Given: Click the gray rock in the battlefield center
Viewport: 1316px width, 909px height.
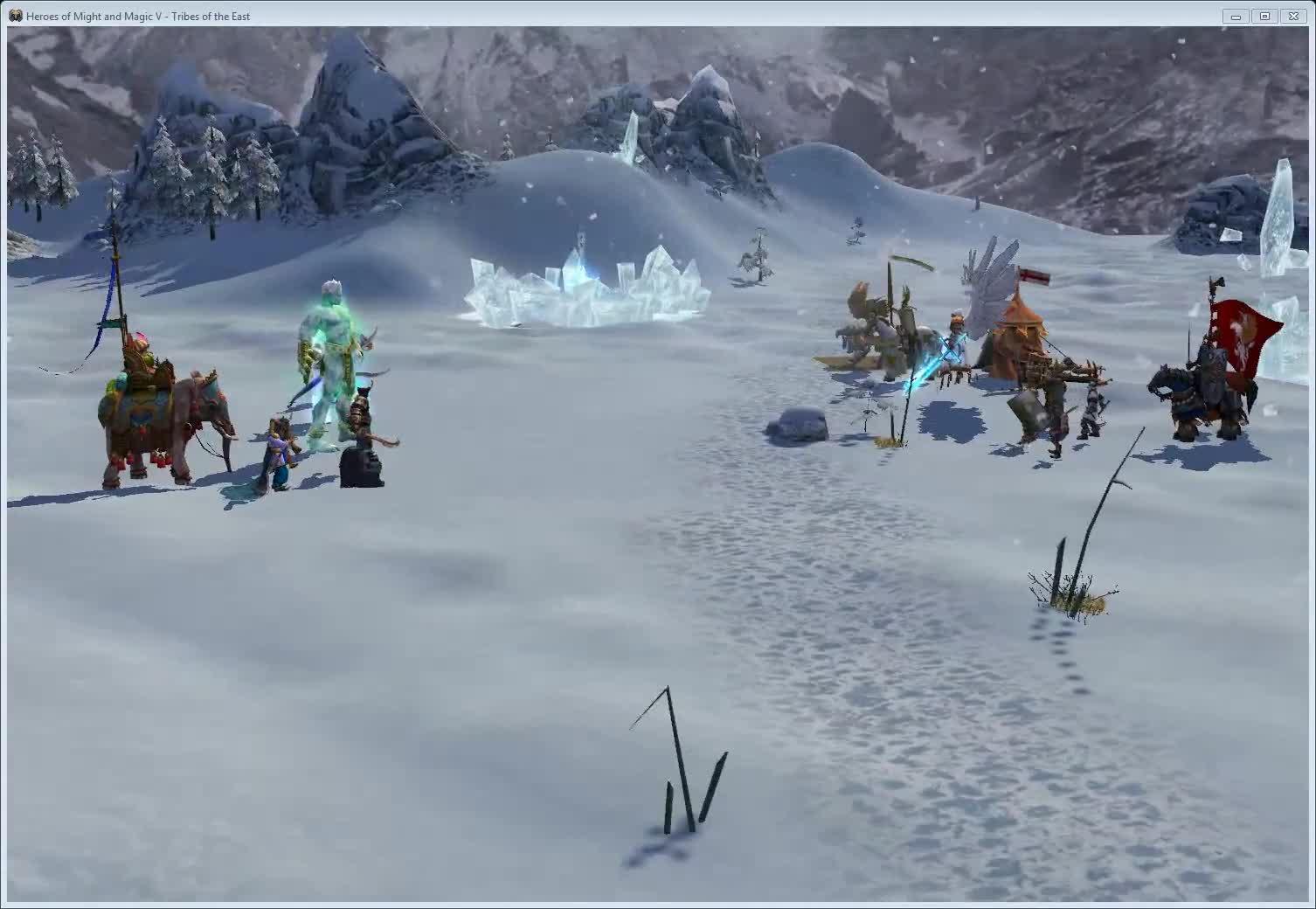Looking at the screenshot, I should point(797,421).
